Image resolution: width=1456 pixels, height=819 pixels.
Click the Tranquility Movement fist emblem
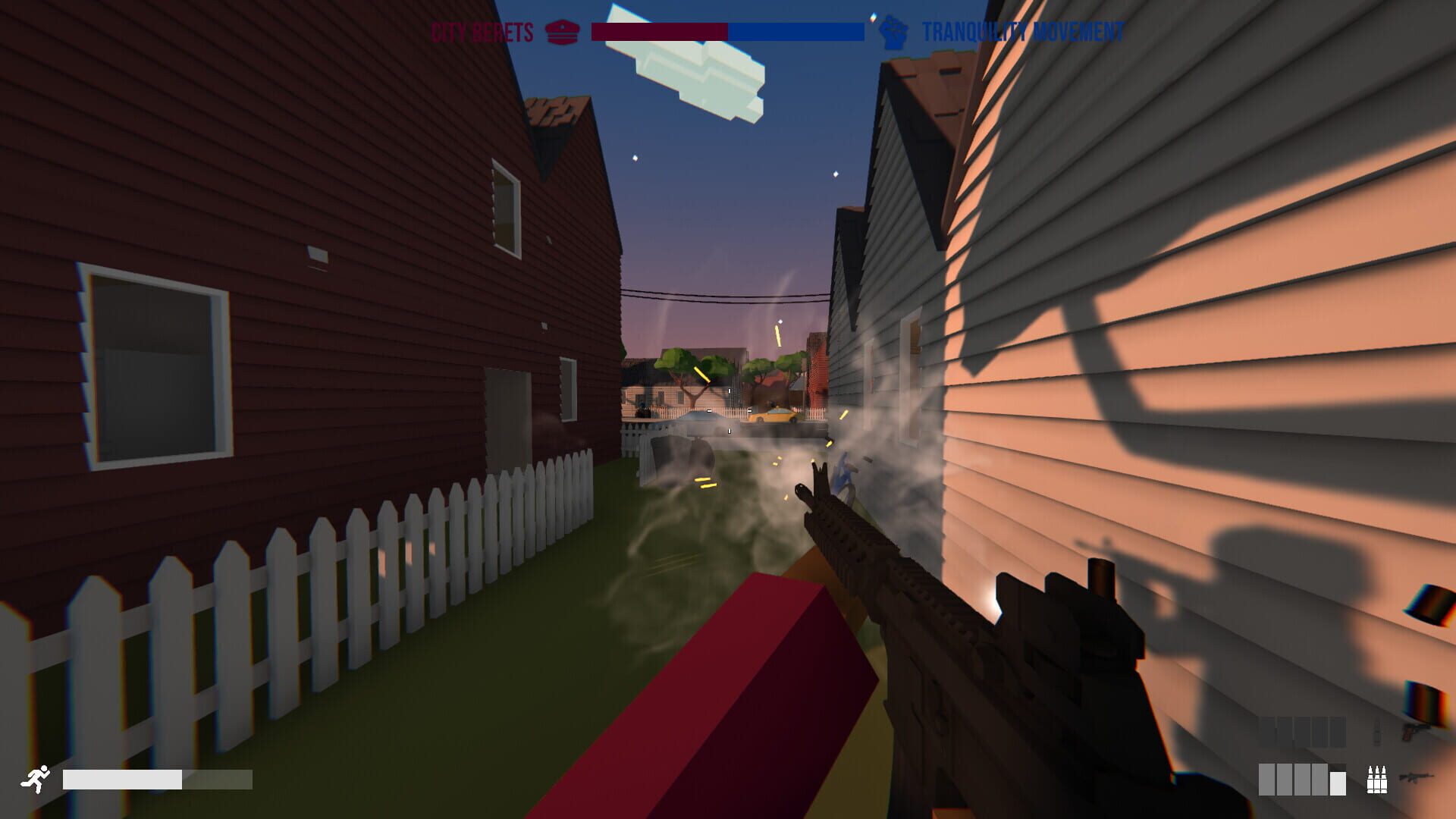point(893,32)
